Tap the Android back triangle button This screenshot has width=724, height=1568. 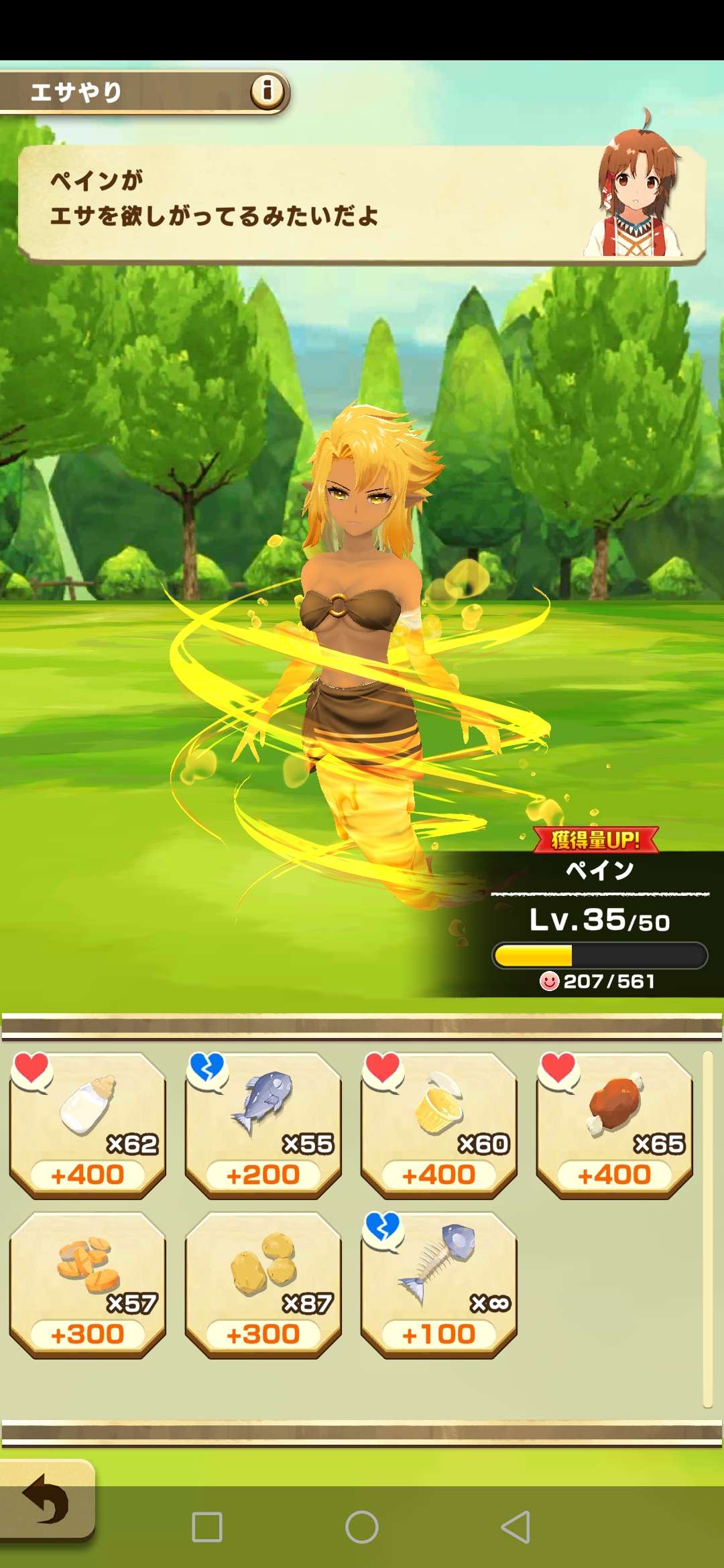click(516, 1527)
